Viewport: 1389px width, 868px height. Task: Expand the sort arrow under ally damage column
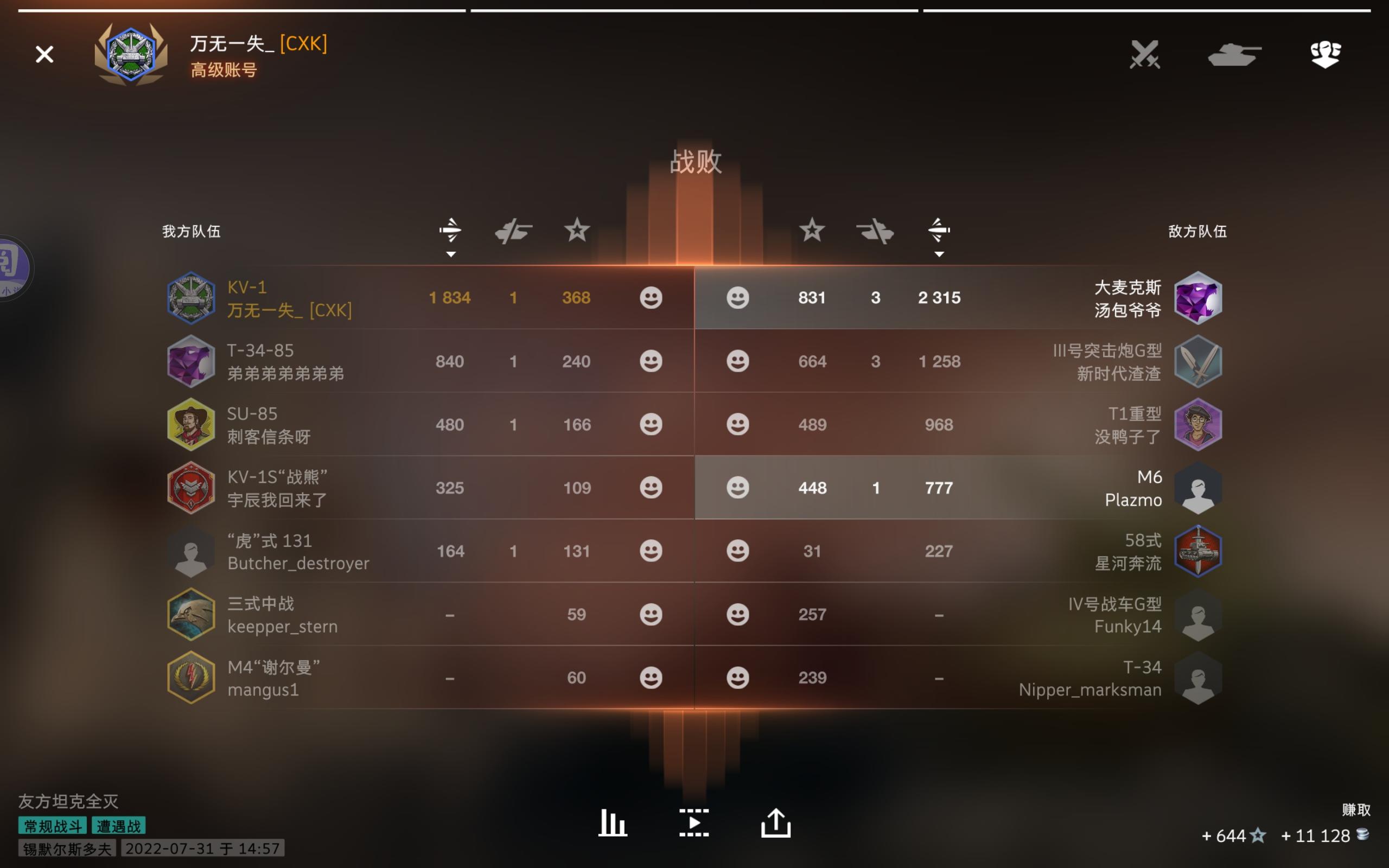coord(451,254)
